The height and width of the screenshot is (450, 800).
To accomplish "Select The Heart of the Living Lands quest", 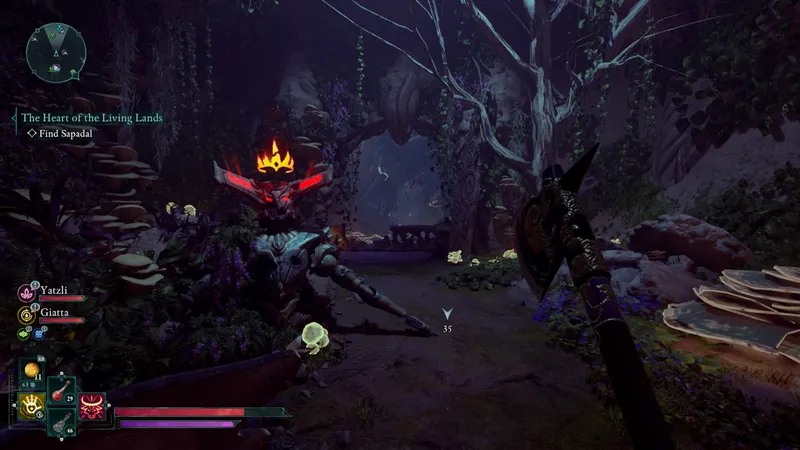I will 91,117.
